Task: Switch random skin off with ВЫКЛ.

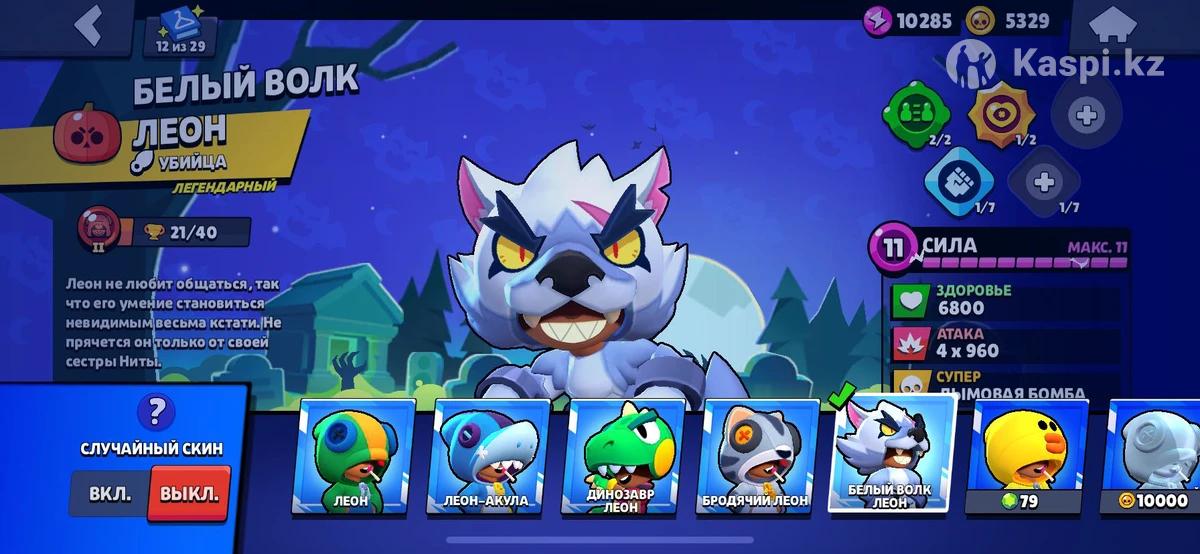Action: tap(189, 494)
